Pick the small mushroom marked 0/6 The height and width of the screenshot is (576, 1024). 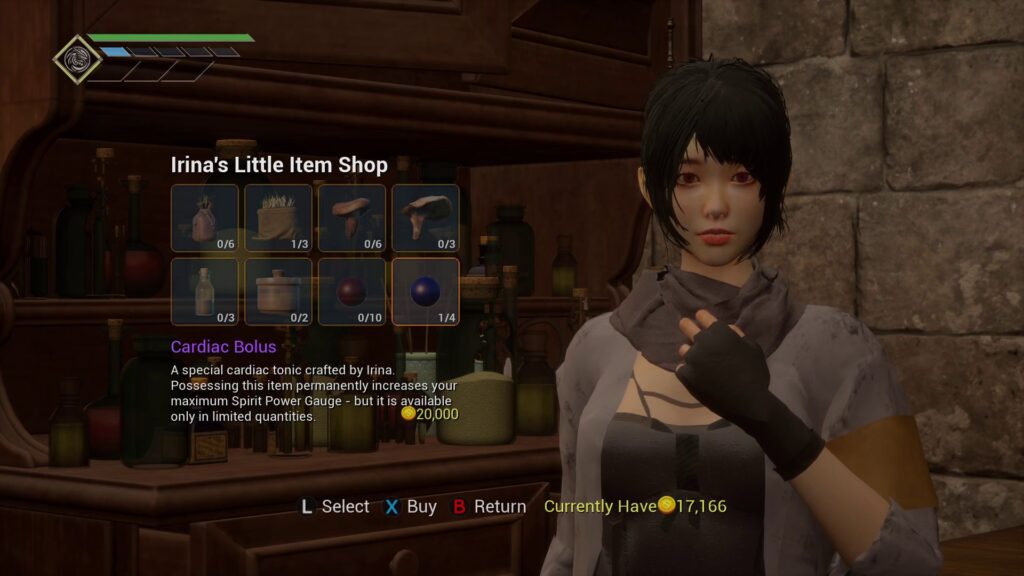pos(352,218)
